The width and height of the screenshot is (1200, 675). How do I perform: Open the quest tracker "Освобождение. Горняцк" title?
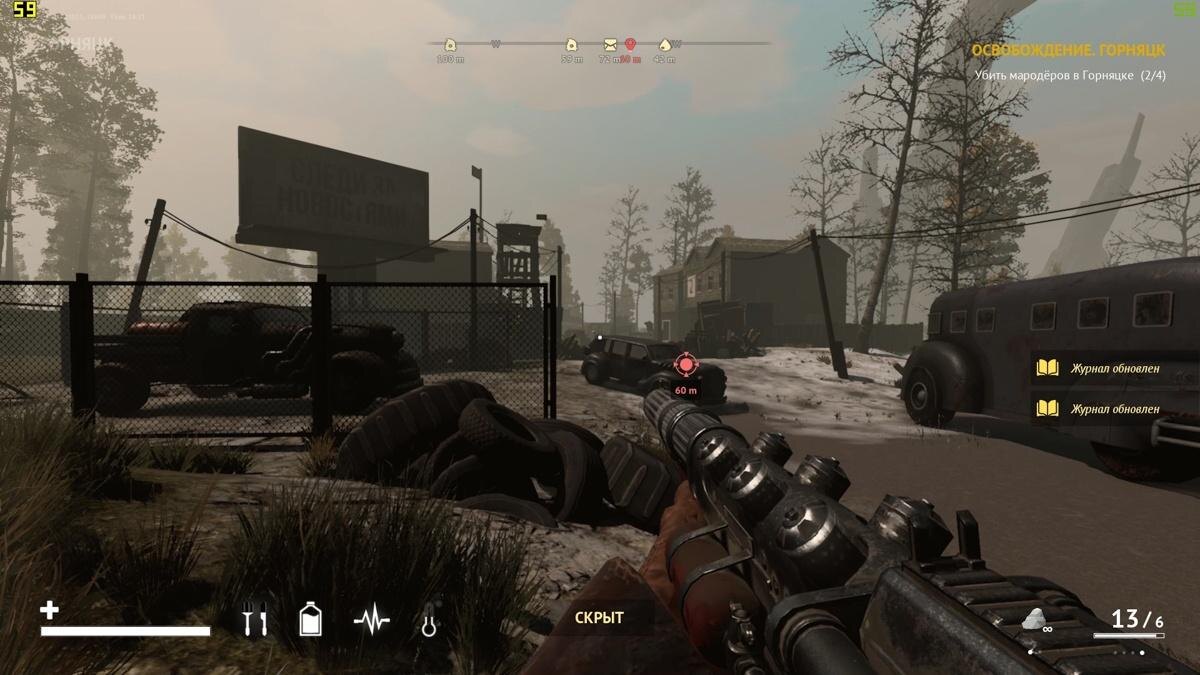click(x=1070, y=50)
